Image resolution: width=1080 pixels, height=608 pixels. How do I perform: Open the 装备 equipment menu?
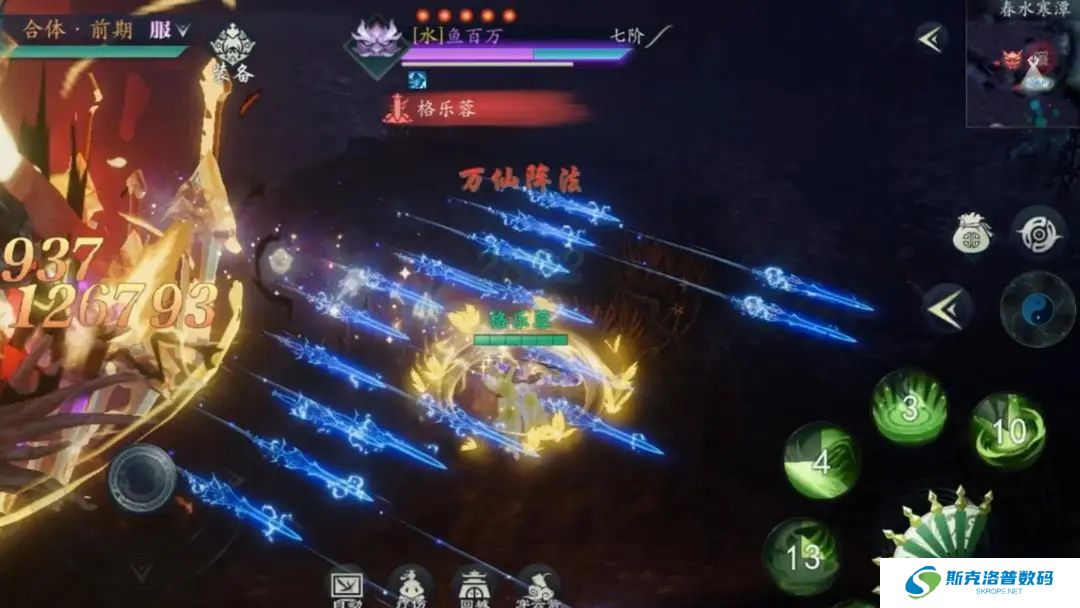point(232,51)
